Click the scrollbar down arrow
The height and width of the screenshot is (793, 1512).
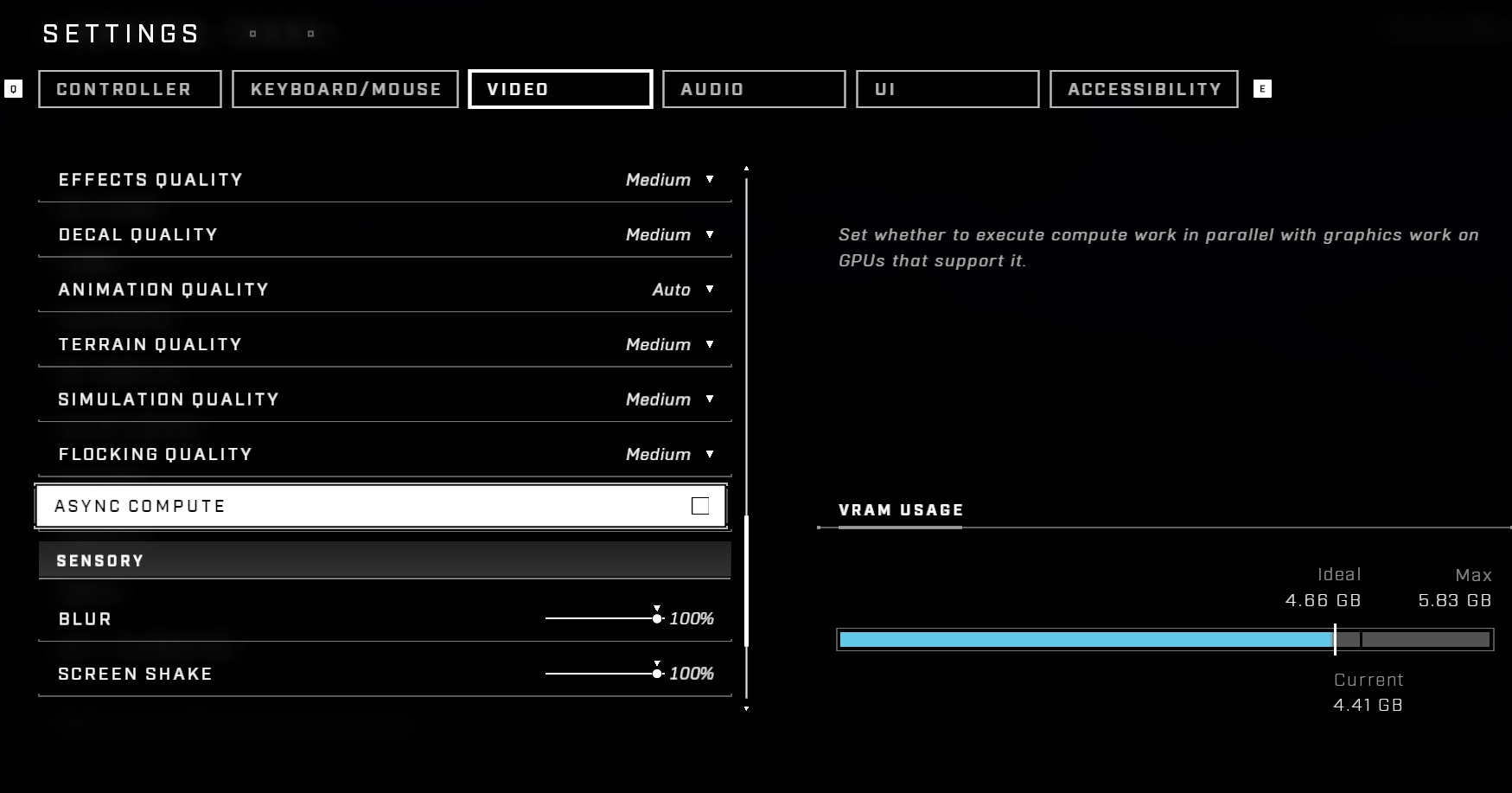pyautogui.click(x=747, y=711)
